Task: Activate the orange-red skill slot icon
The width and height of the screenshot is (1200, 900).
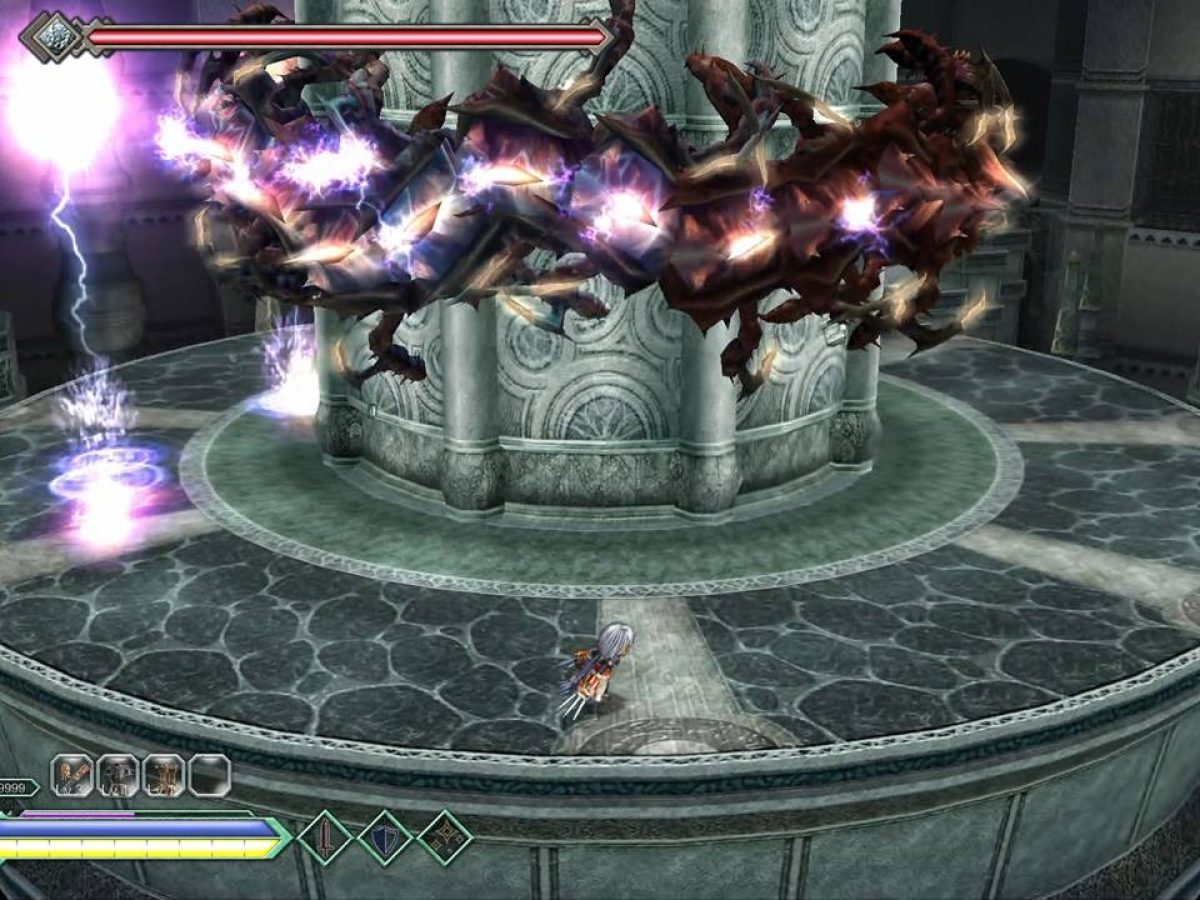Action: tap(72, 775)
